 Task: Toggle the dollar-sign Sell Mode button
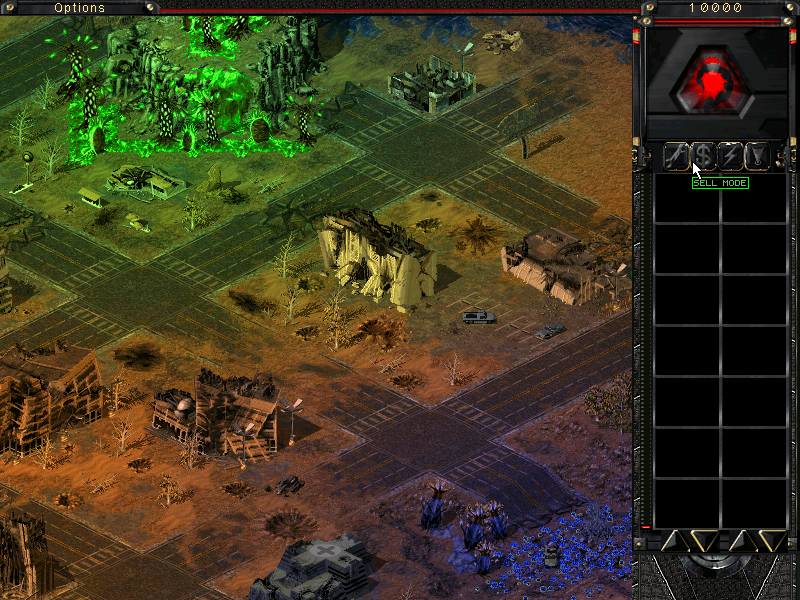(704, 156)
